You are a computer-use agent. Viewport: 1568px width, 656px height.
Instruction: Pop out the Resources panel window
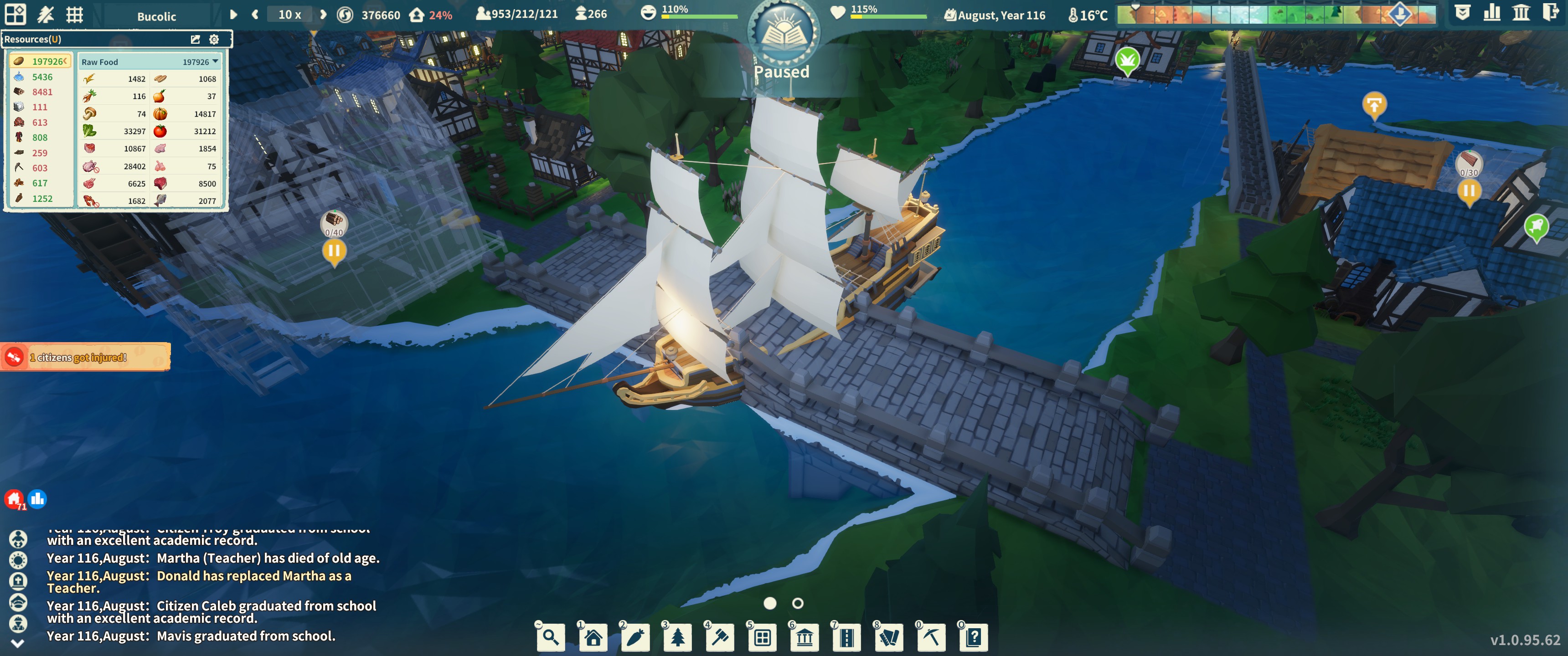pyautogui.click(x=196, y=40)
